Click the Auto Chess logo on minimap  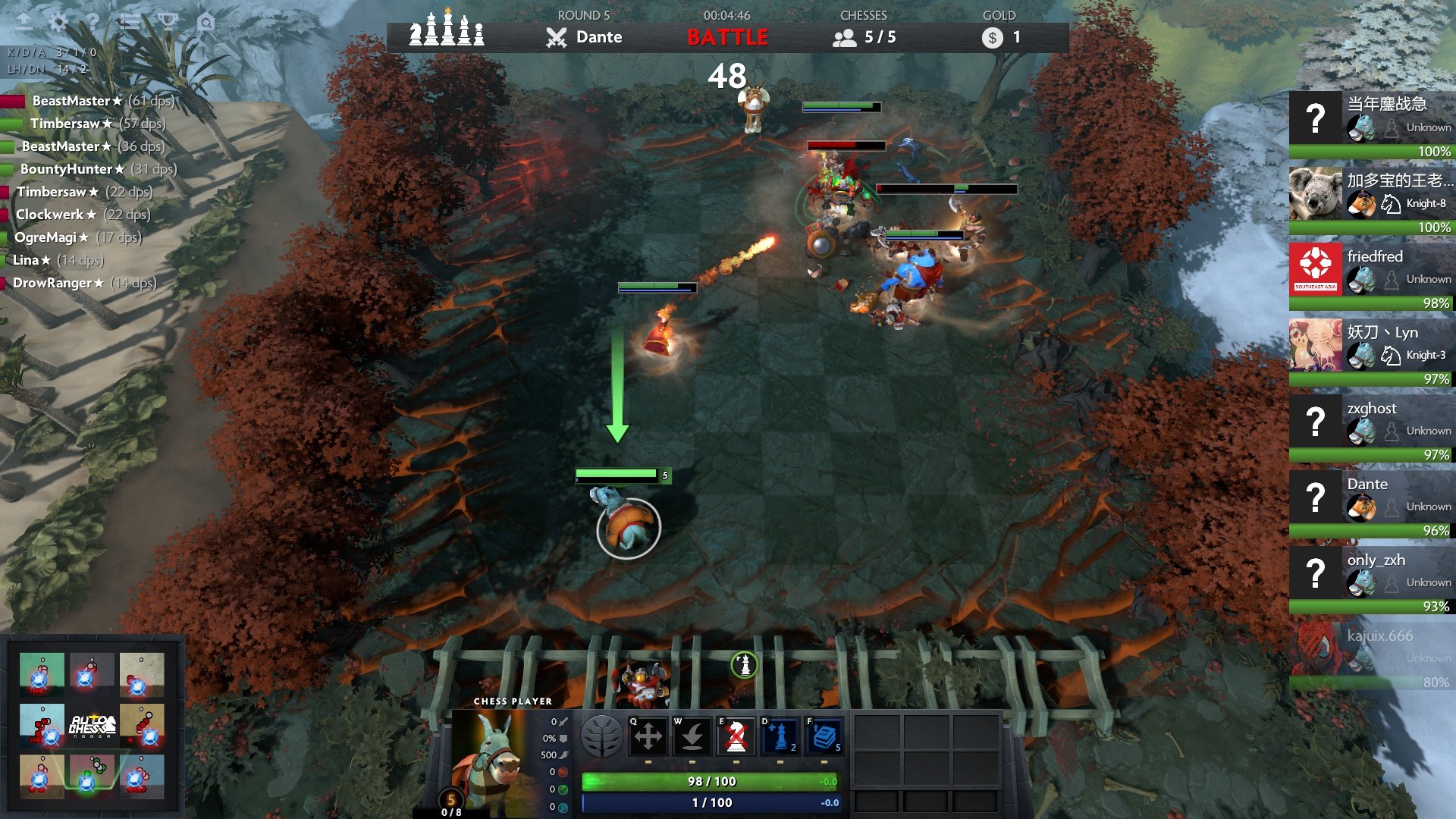pos(93,726)
